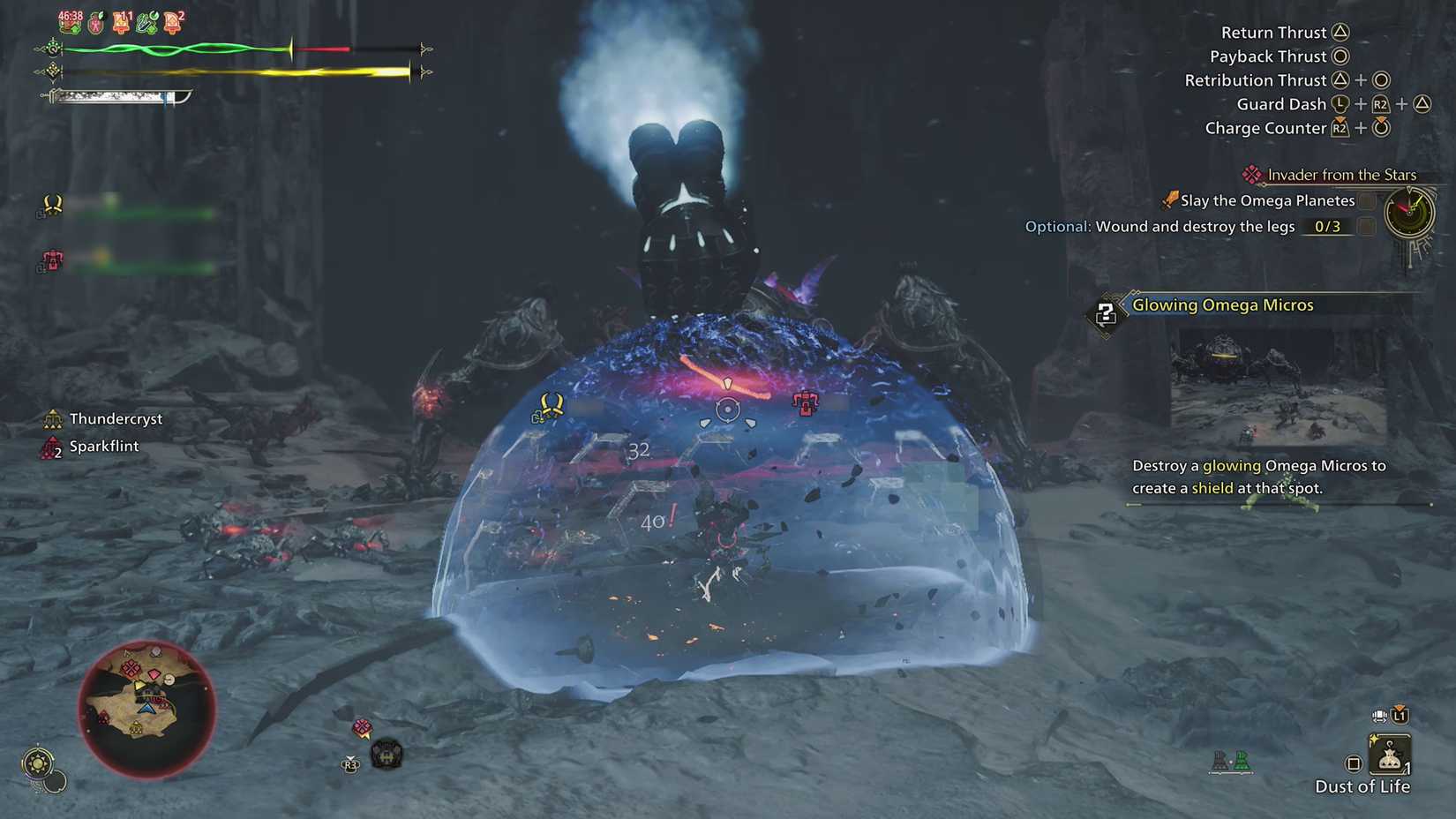This screenshot has height=819, width=1456.
Task: Toggle the Slay the Omega Planetes quest checkbox
Action: click(x=1369, y=200)
